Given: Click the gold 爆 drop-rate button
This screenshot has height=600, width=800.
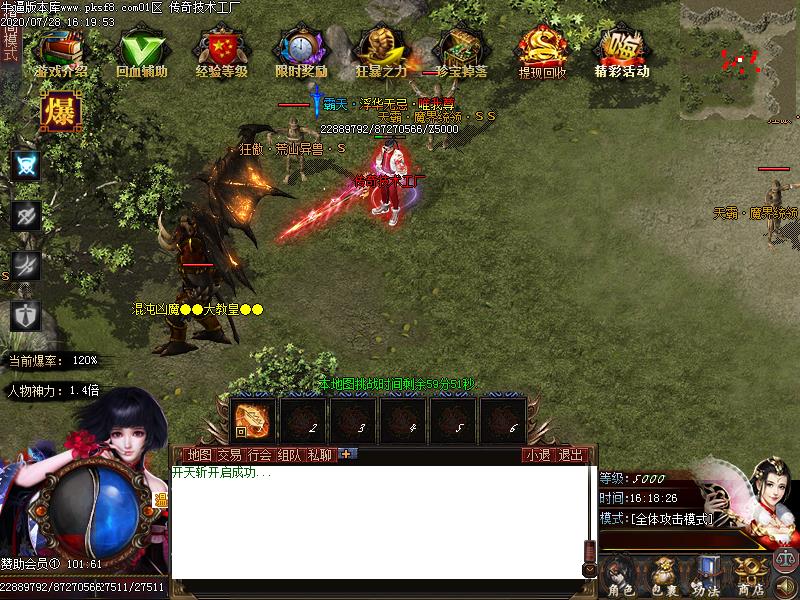Looking at the screenshot, I should coord(60,112).
